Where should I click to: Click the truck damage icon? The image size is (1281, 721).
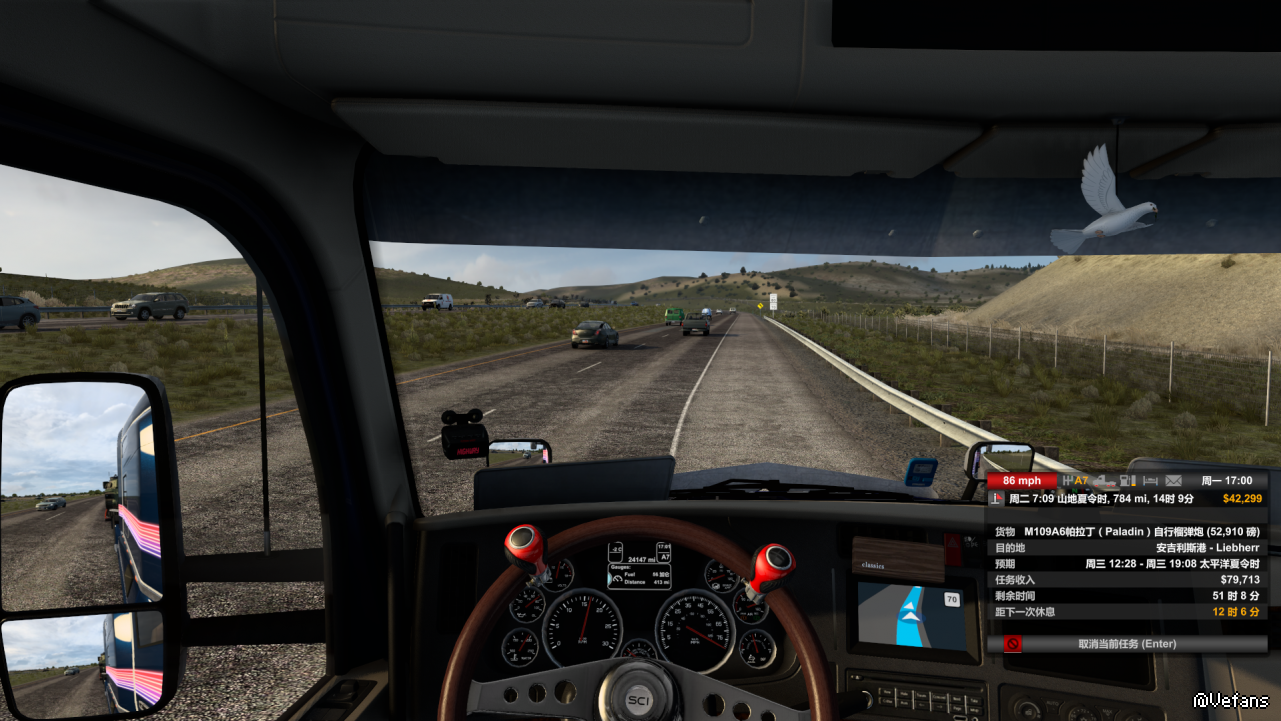pyautogui.click(x=1102, y=481)
